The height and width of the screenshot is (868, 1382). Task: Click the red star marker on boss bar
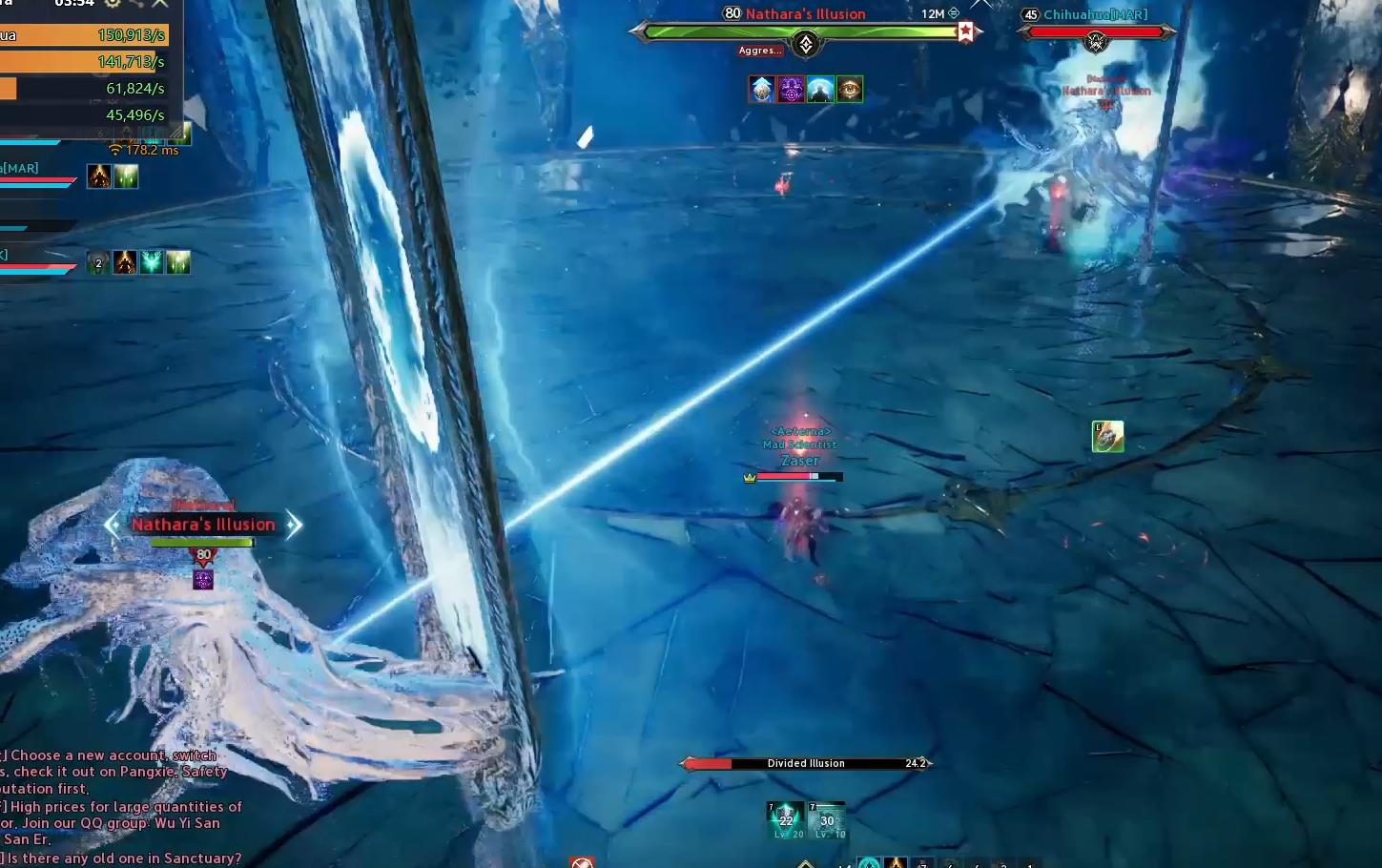(x=965, y=32)
